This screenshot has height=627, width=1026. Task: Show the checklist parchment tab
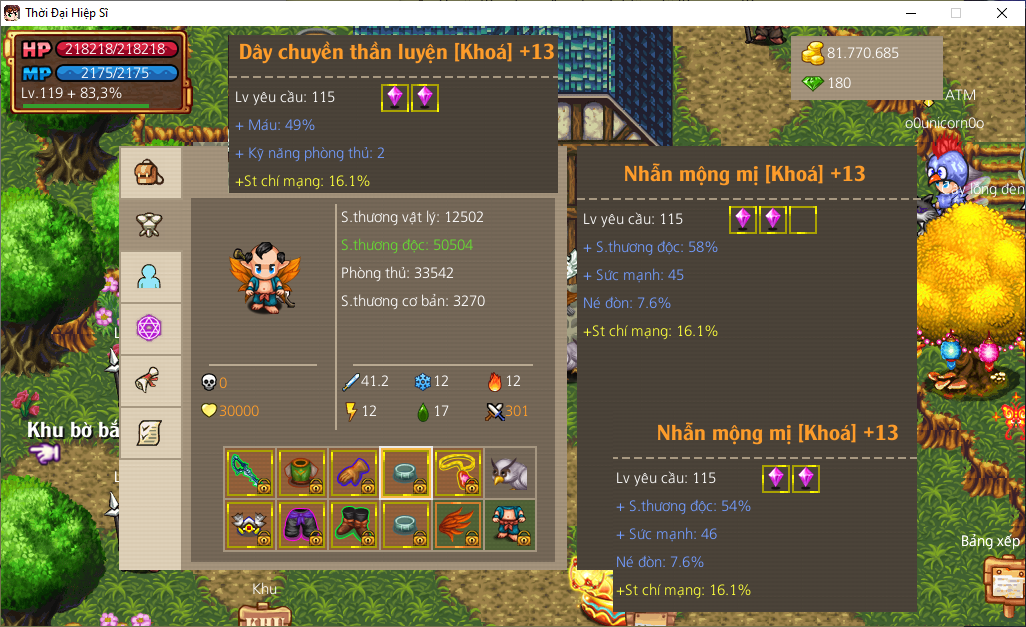[x=150, y=433]
